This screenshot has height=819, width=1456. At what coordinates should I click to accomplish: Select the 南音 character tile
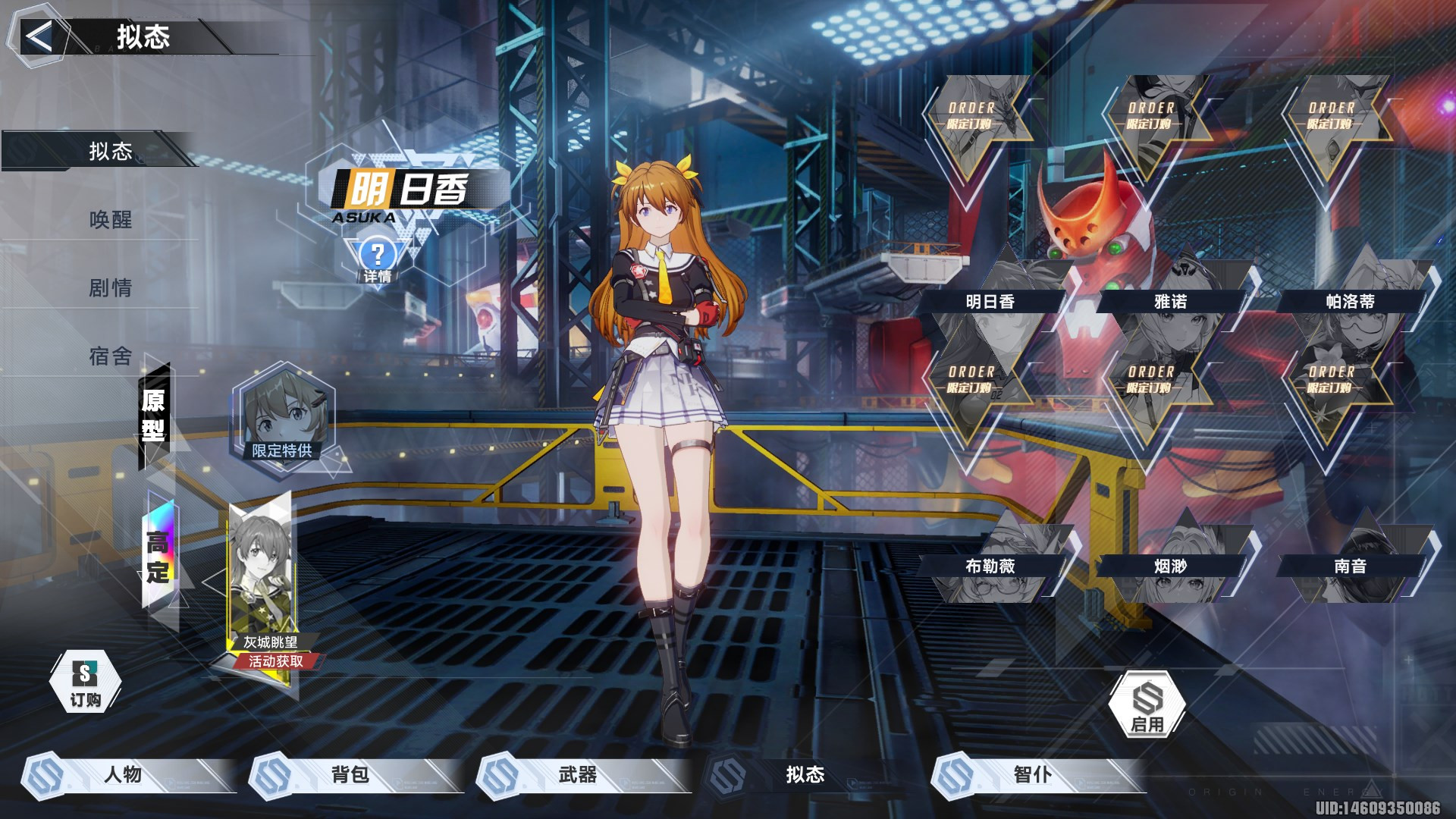click(x=1351, y=565)
